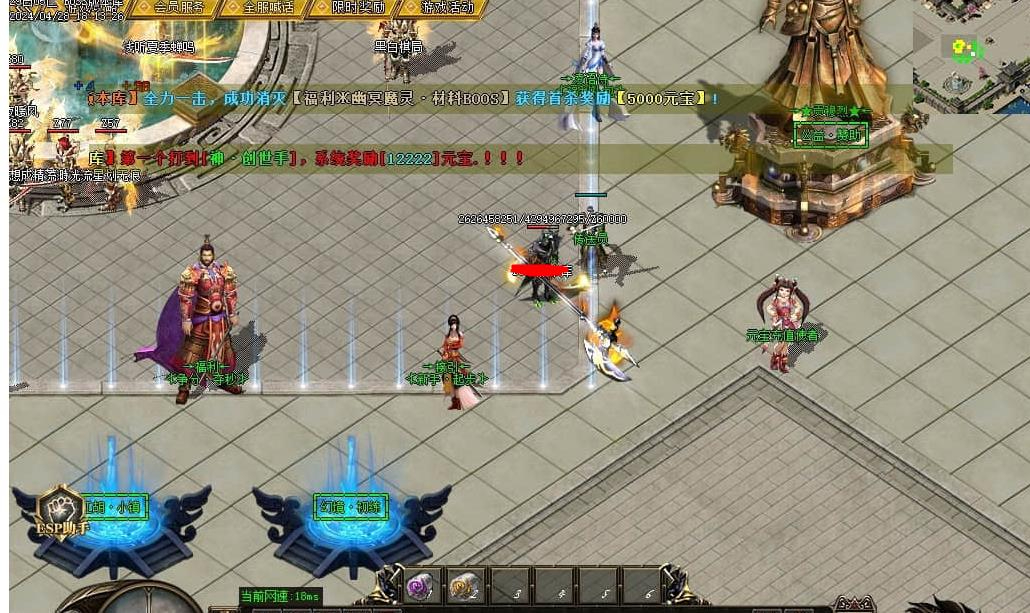This screenshot has width=1030, height=613.
Task: Open the 全服喊话 server shout menu
Action: [268, 8]
